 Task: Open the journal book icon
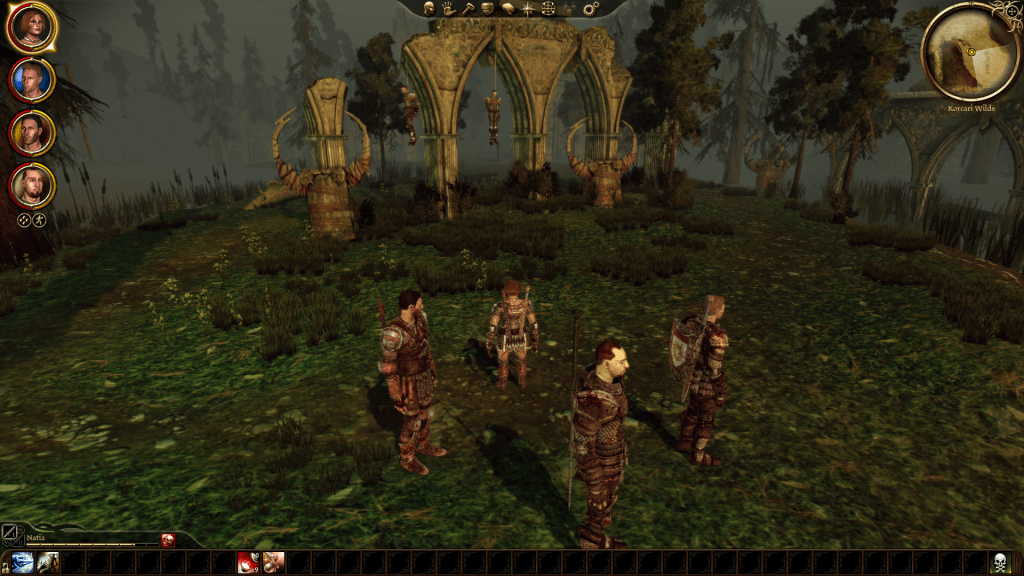pyautogui.click(x=507, y=8)
